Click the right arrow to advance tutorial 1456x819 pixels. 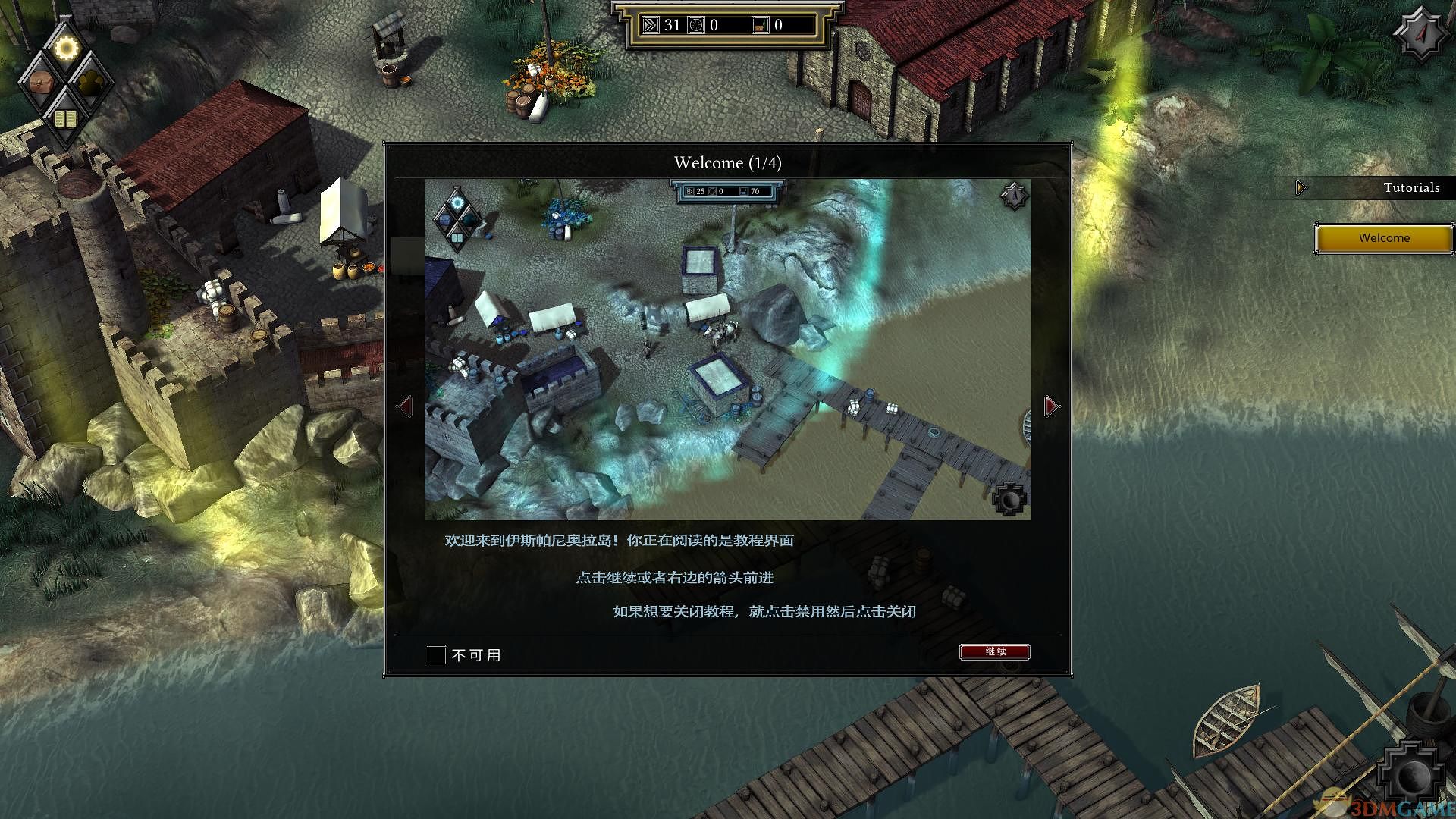(1050, 405)
